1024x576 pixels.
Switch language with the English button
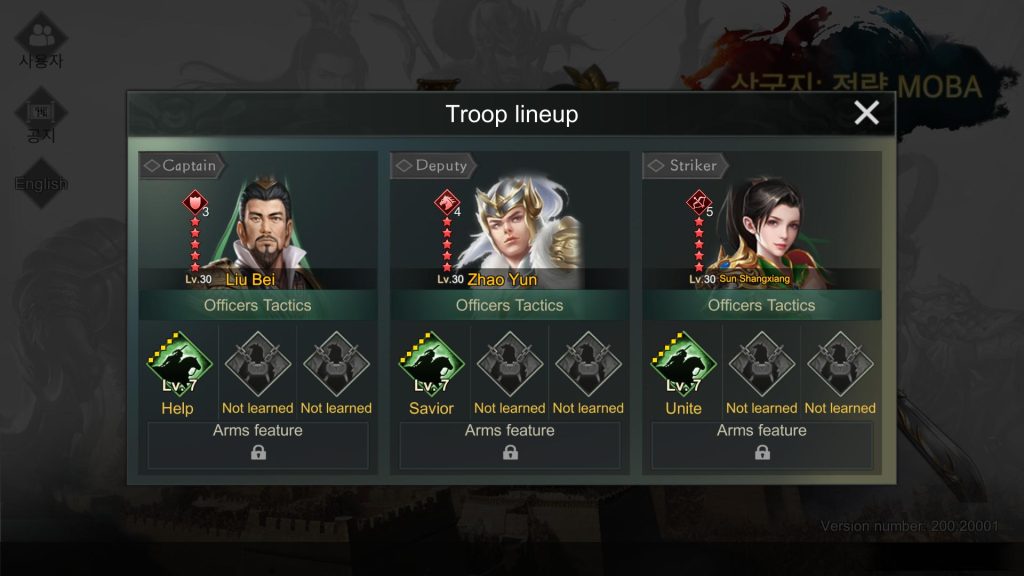[x=41, y=183]
